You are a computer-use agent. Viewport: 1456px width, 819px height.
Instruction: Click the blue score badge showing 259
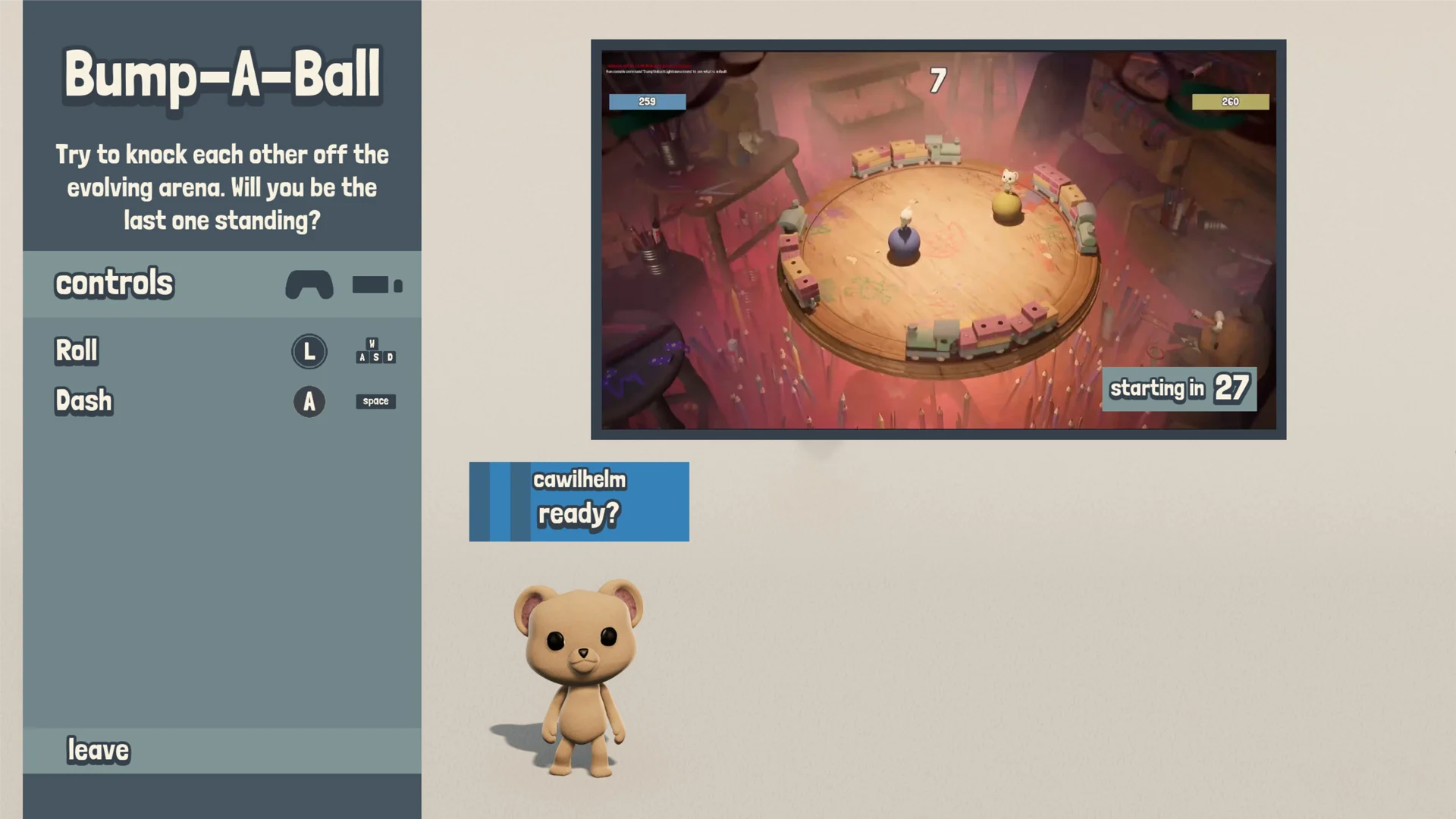click(x=647, y=101)
